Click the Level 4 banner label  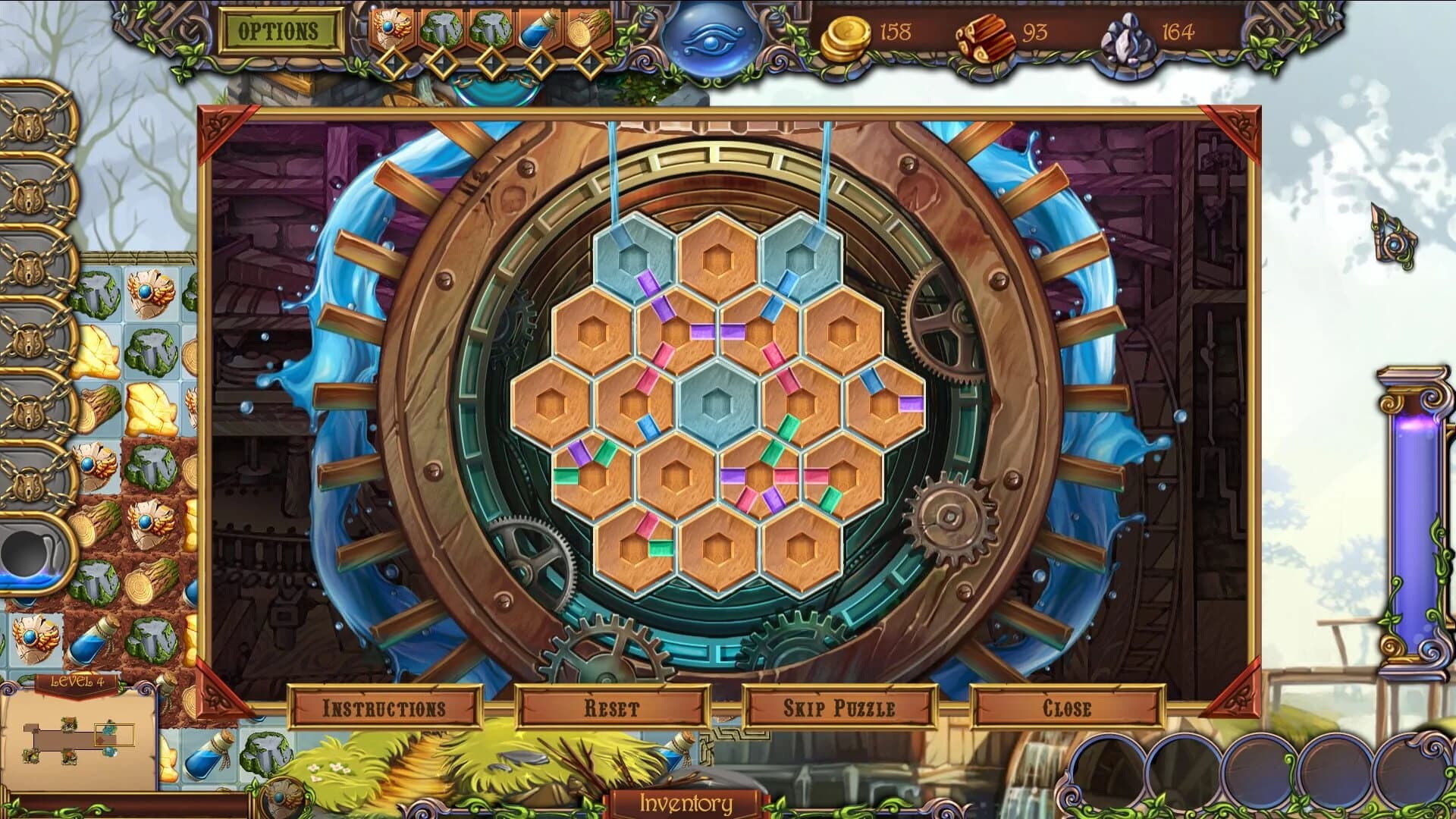[x=76, y=680]
